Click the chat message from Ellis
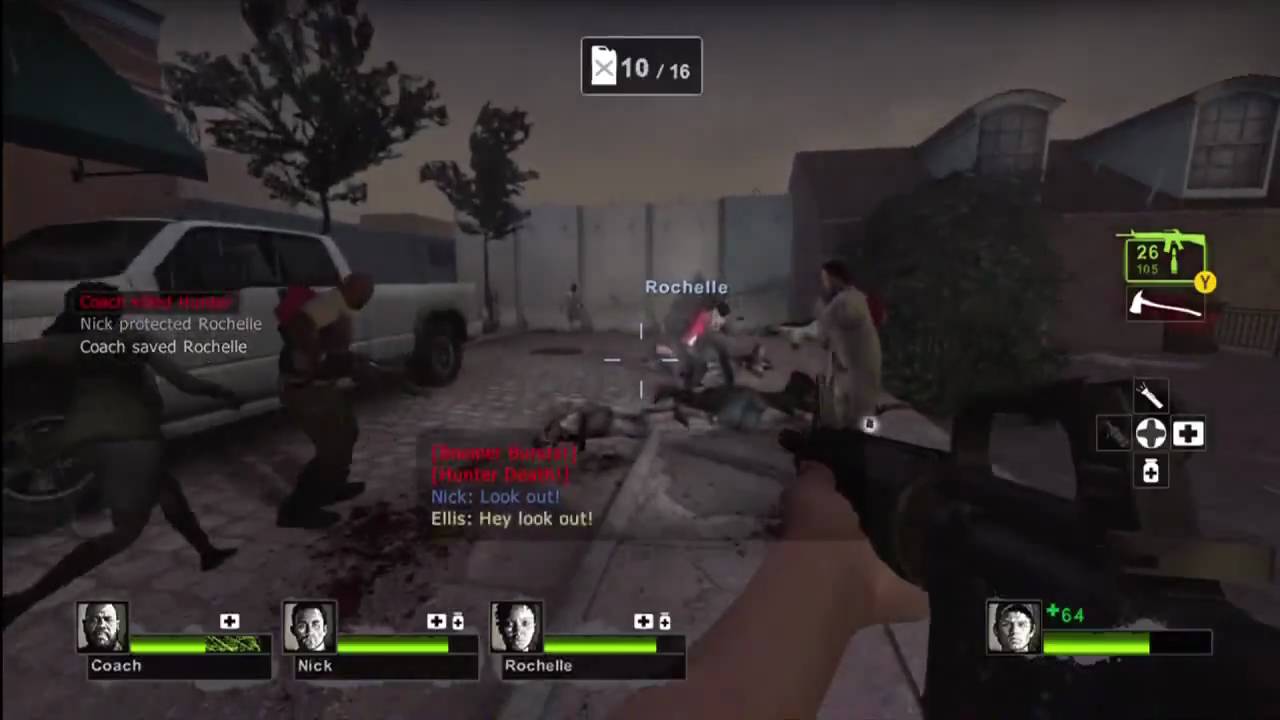 pos(512,519)
